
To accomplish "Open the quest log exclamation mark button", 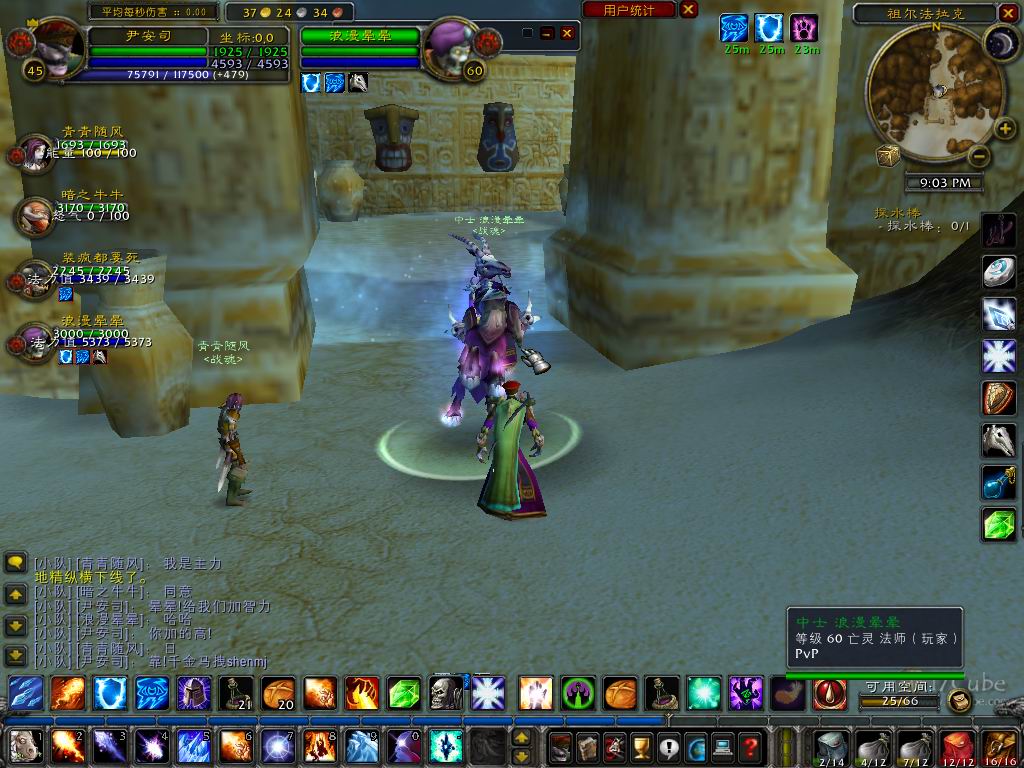I will pyautogui.click(x=668, y=746).
